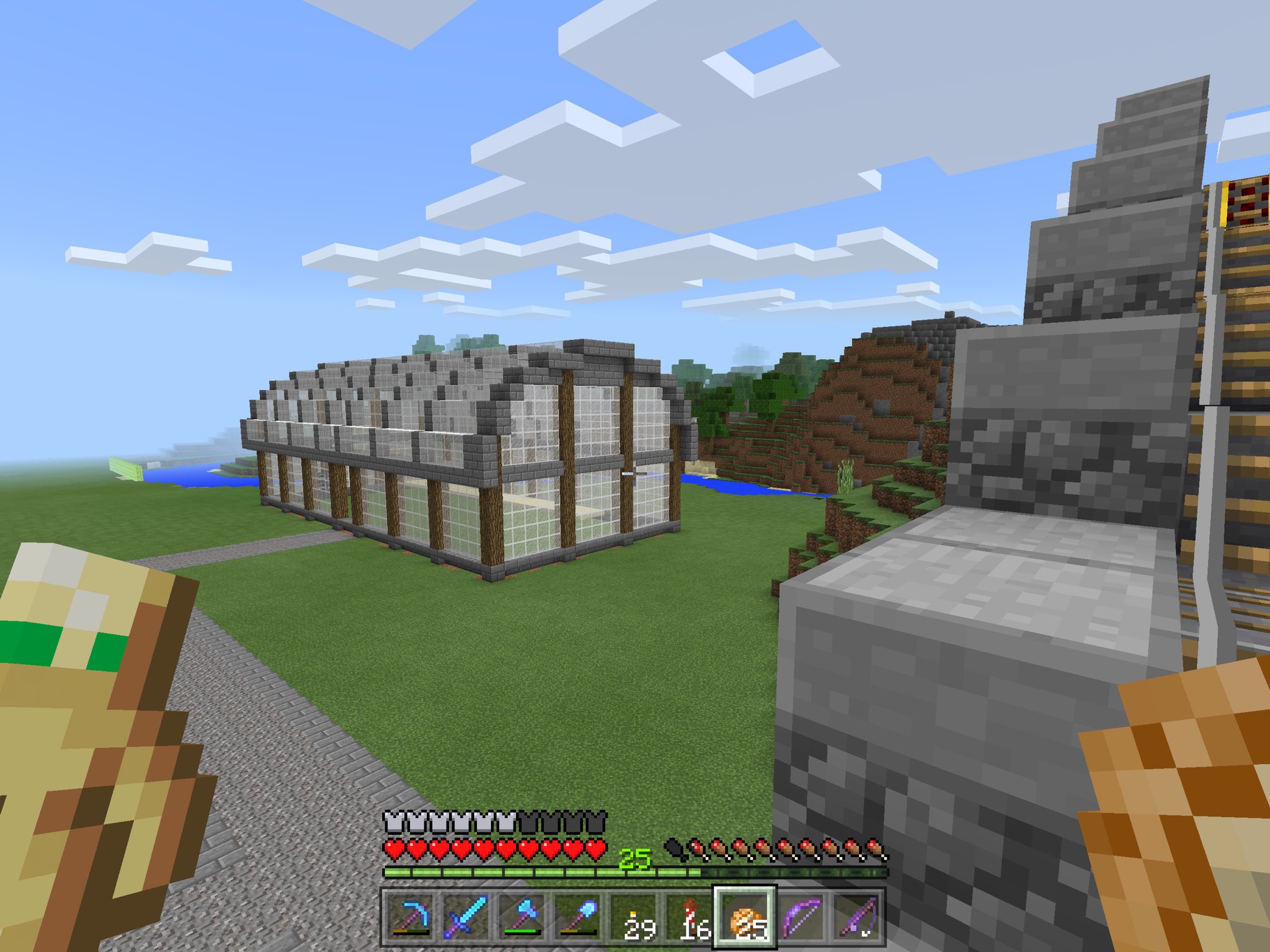
Task: Click the crosshair at screen center
Action: [x=635, y=476]
